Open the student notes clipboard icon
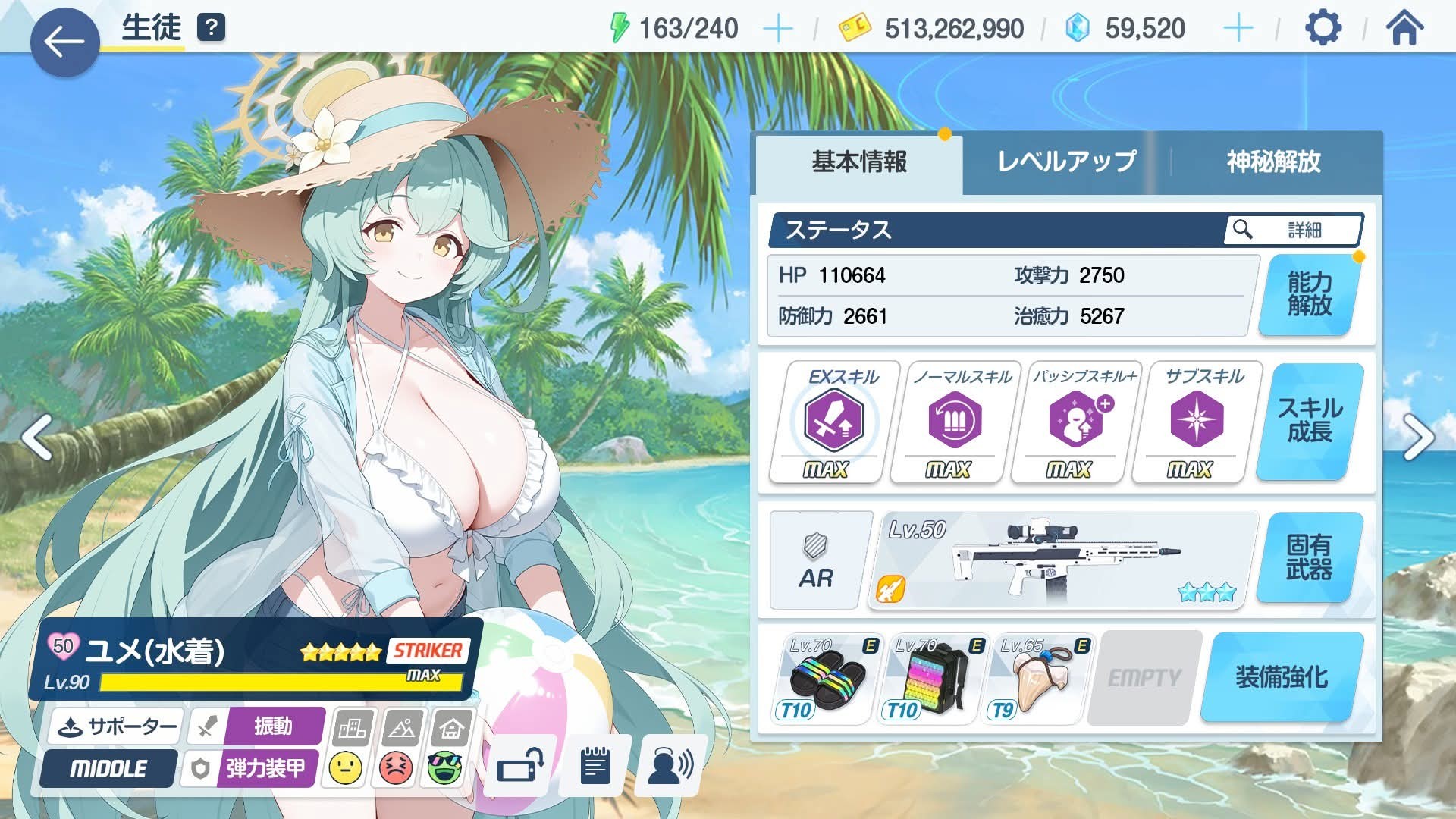This screenshot has width=1456, height=819. tap(595, 767)
